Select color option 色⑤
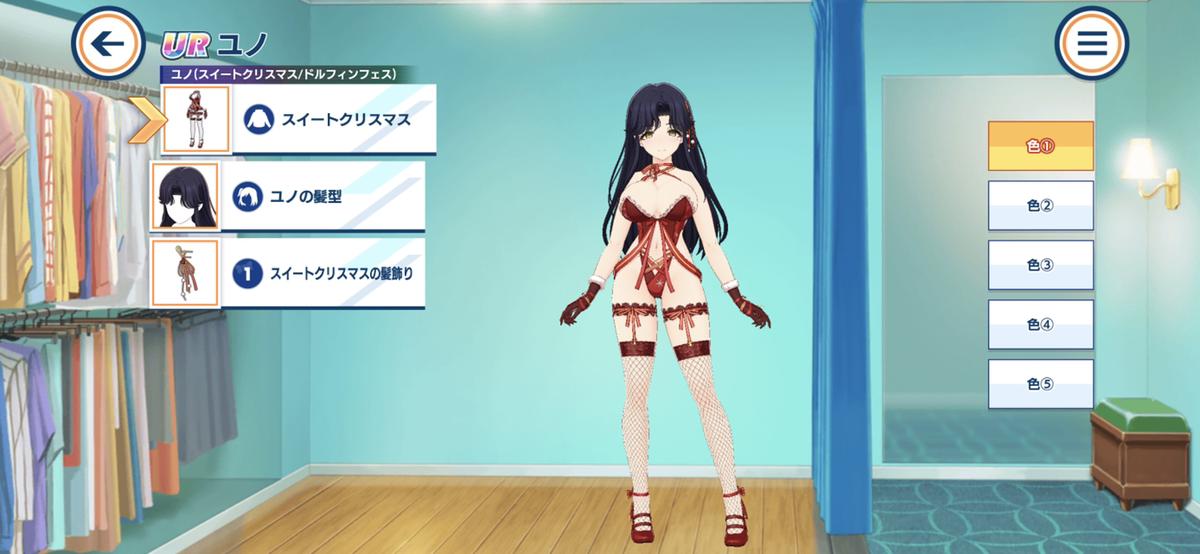 pyautogui.click(x=1040, y=384)
